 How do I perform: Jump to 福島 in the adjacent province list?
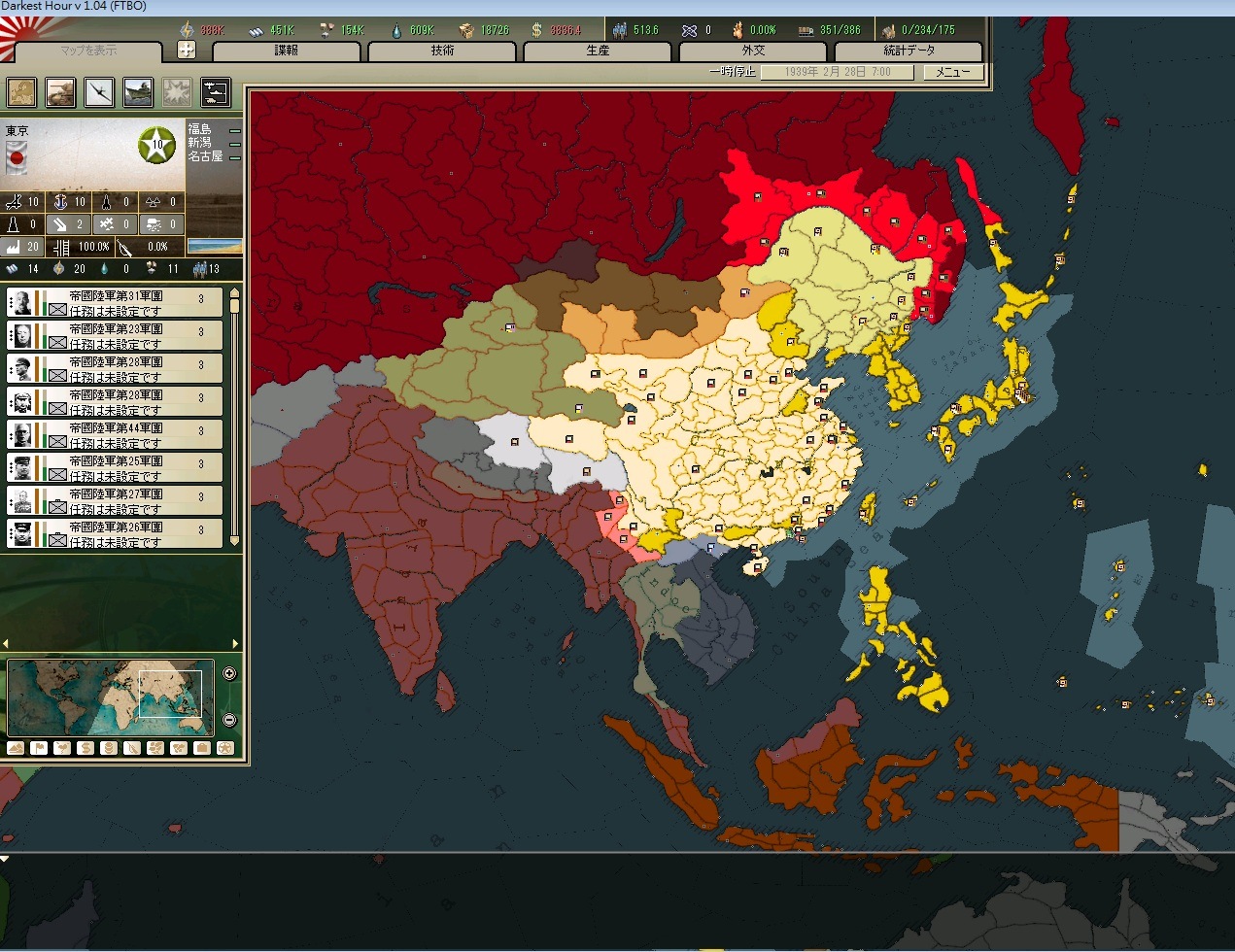[199, 129]
